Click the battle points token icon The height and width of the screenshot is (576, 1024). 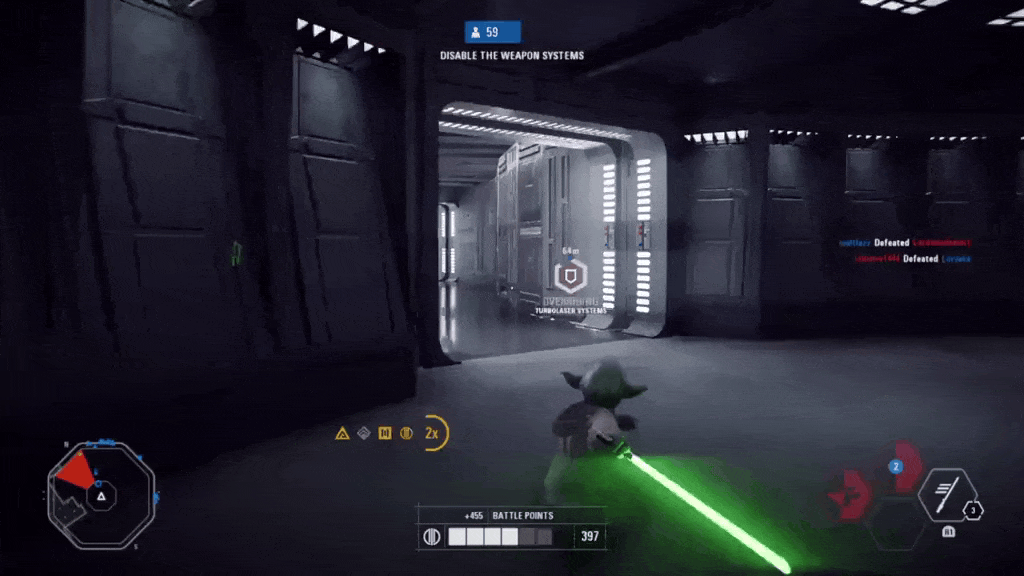click(432, 537)
